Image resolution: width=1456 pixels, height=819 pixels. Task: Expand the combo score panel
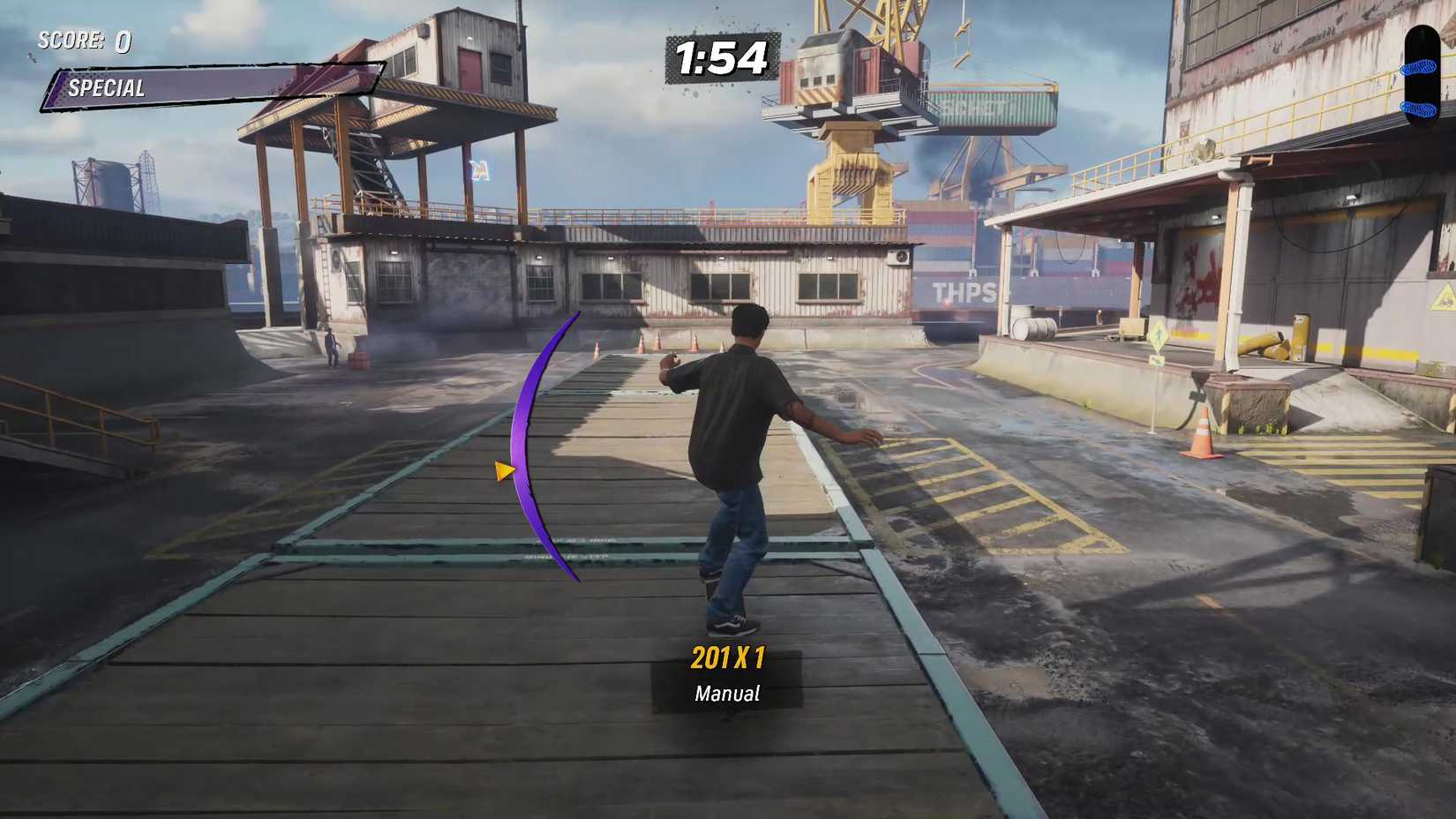(x=725, y=675)
